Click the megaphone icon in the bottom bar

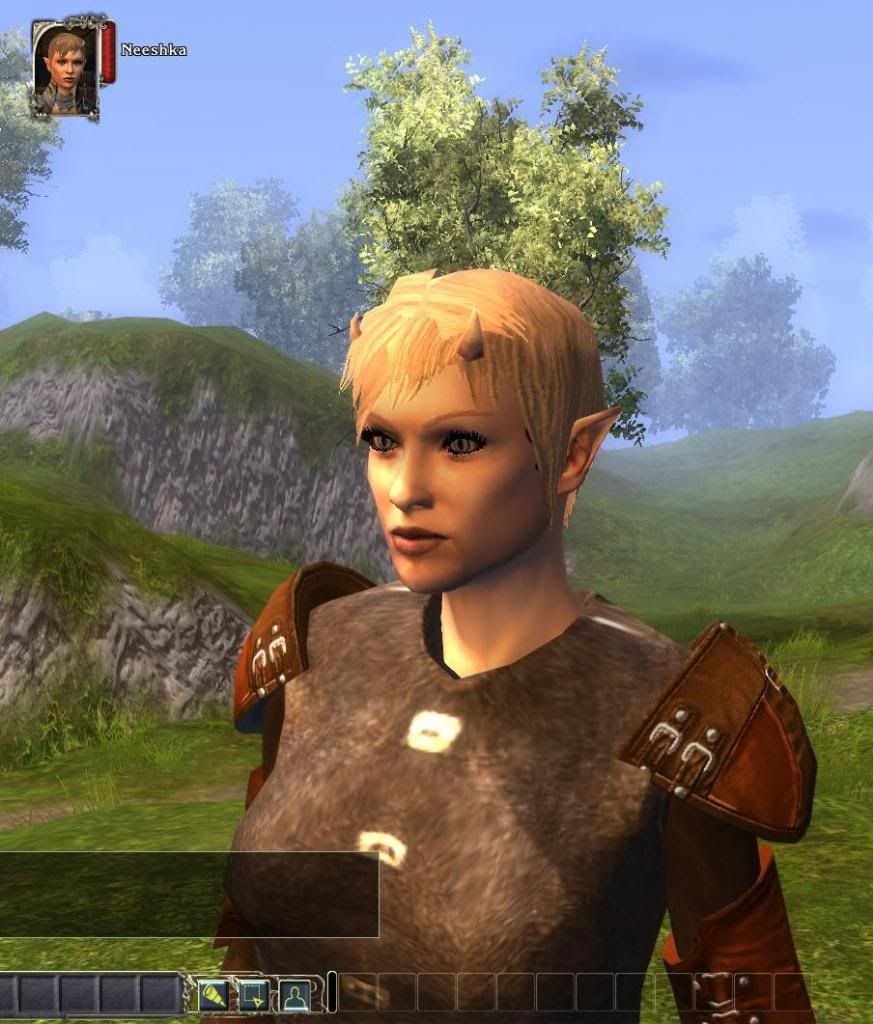212,993
